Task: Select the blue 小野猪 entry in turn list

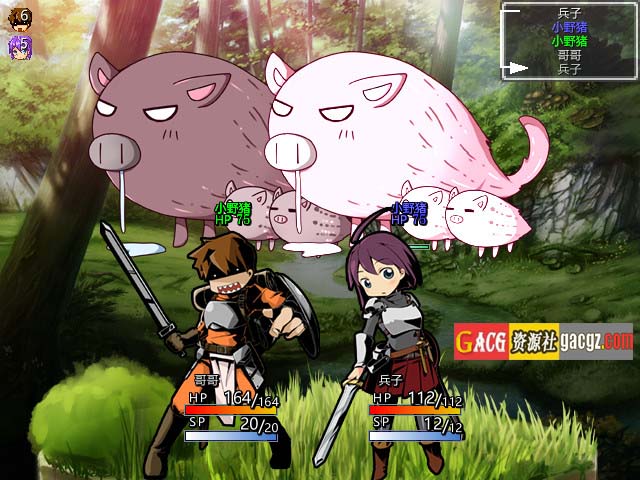Action: [x=568, y=28]
